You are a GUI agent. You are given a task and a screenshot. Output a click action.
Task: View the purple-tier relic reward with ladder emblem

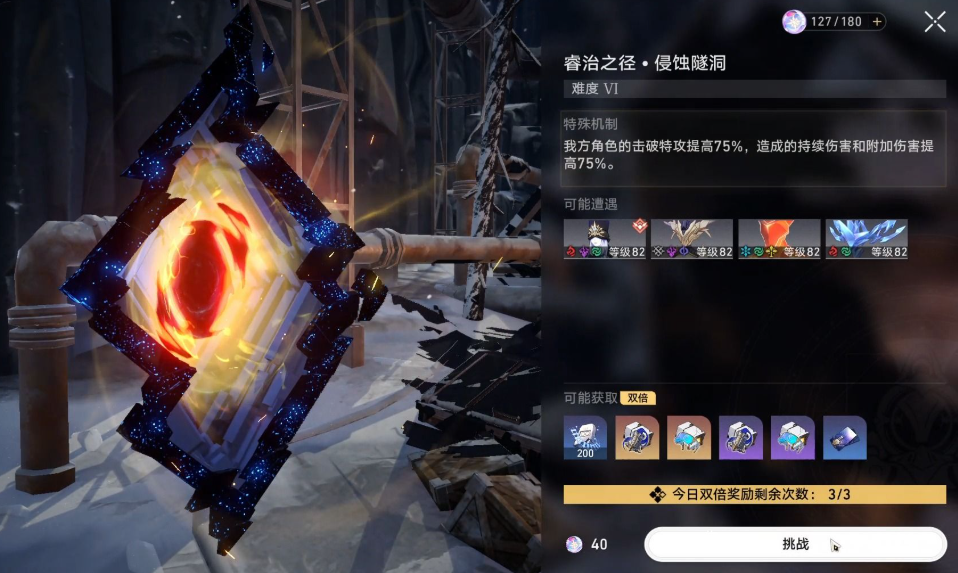pyautogui.click(x=741, y=438)
